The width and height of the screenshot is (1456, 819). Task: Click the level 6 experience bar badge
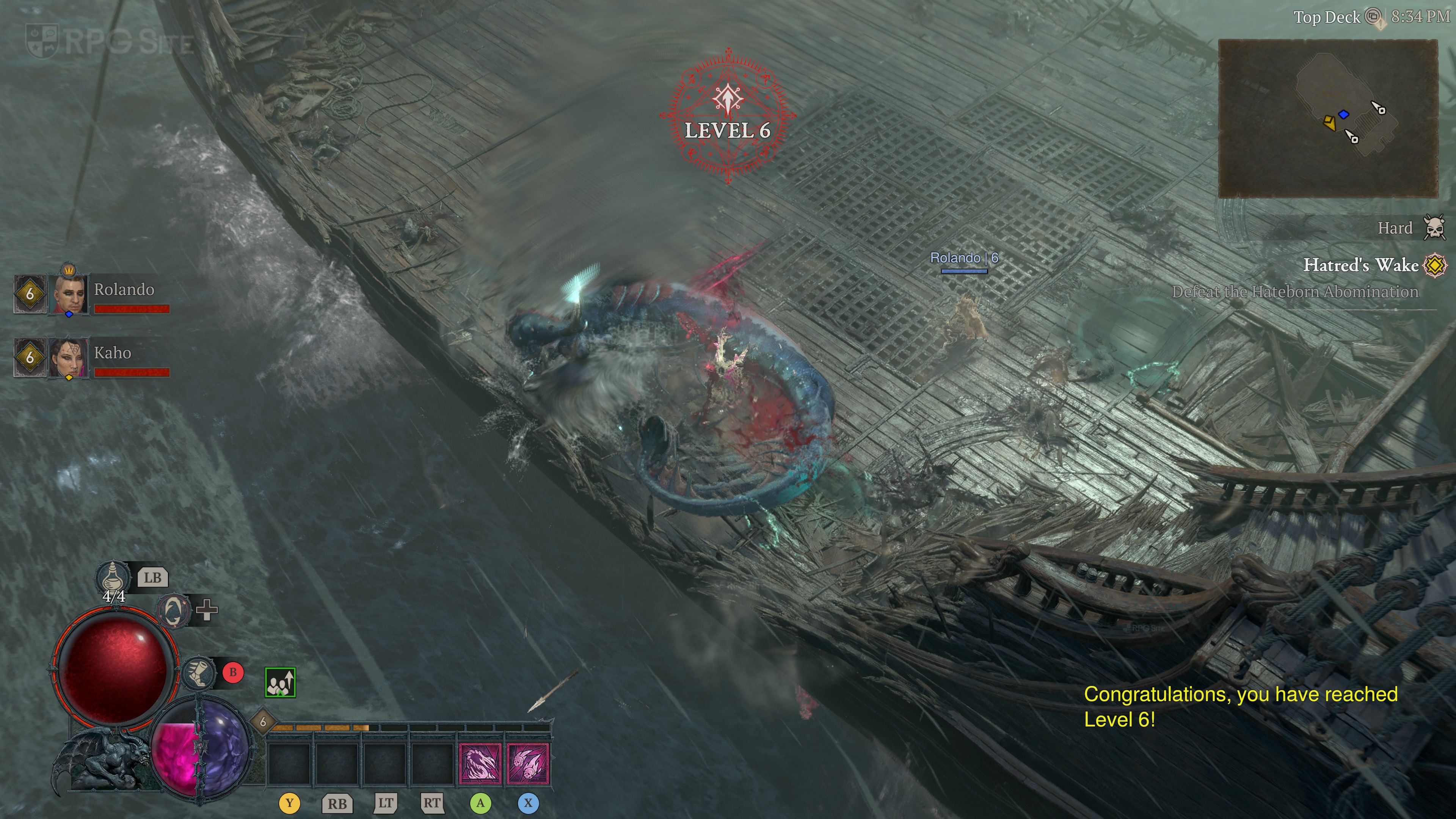pyautogui.click(x=263, y=722)
